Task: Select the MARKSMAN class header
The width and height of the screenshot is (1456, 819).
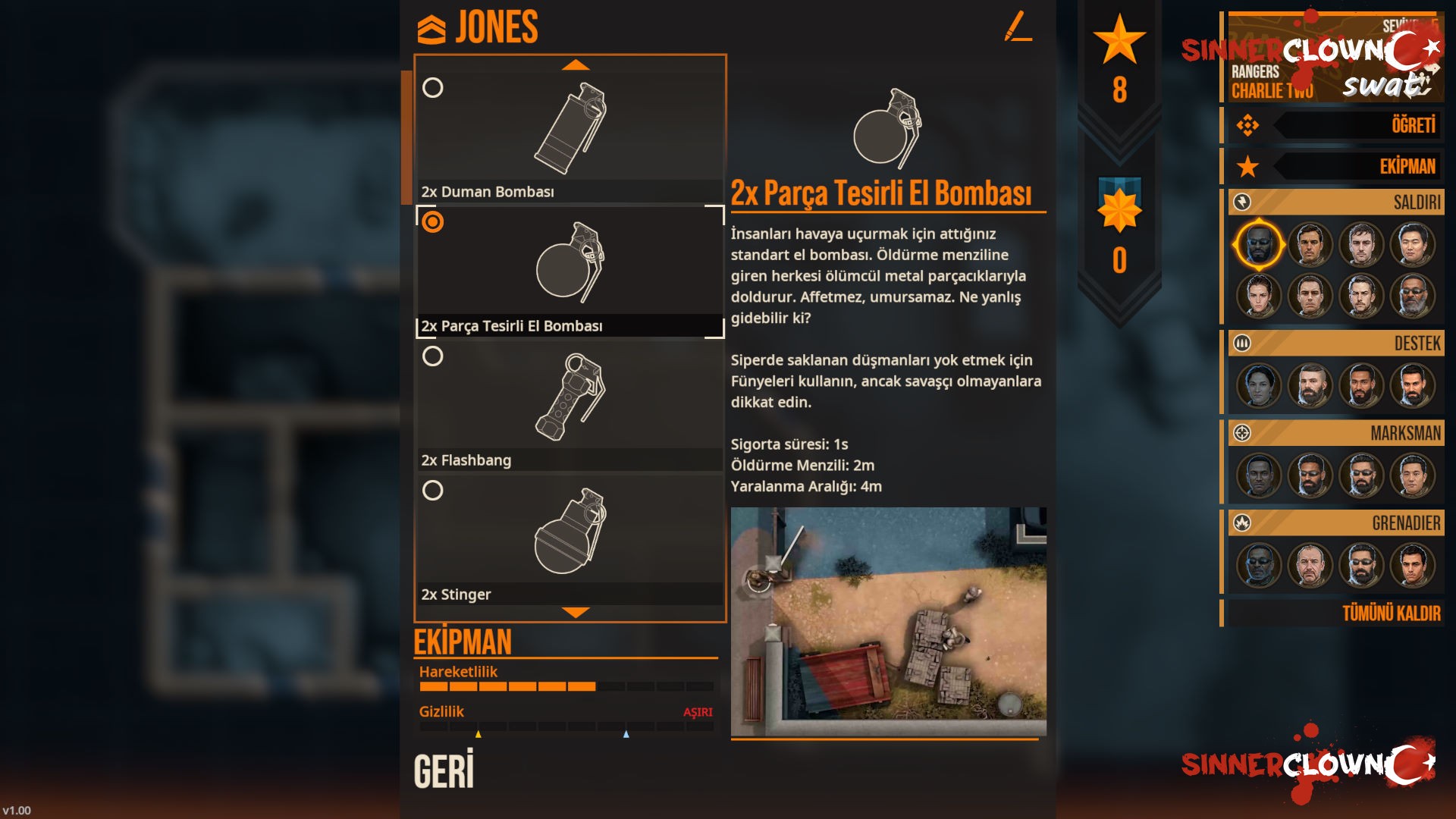Action: click(x=1336, y=433)
